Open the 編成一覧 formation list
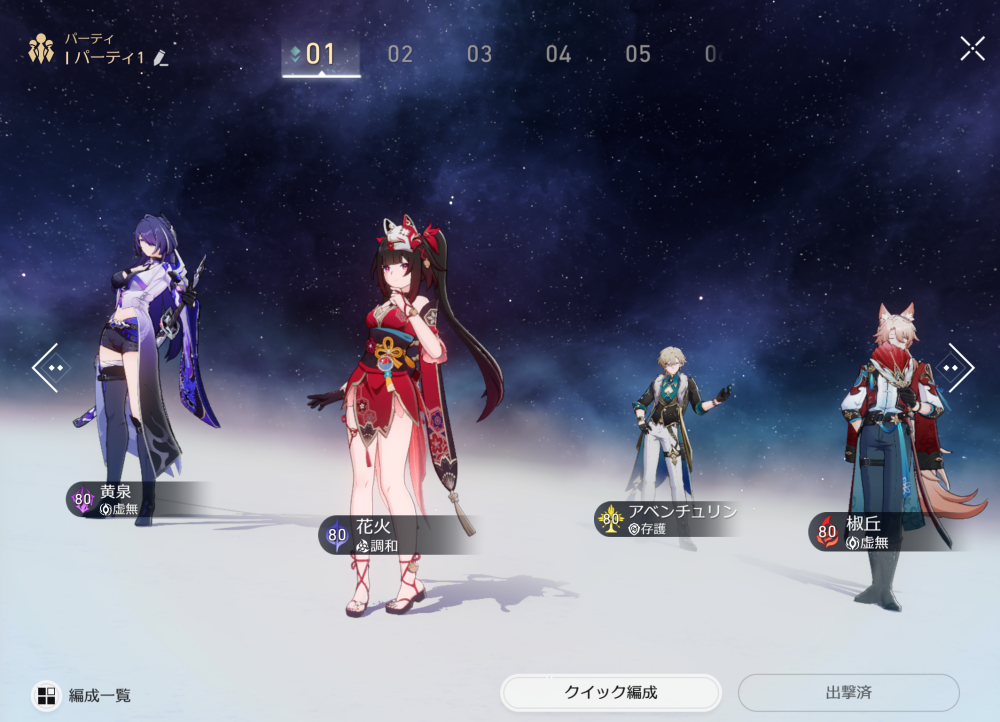The height and width of the screenshot is (722, 1000). click(x=84, y=695)
